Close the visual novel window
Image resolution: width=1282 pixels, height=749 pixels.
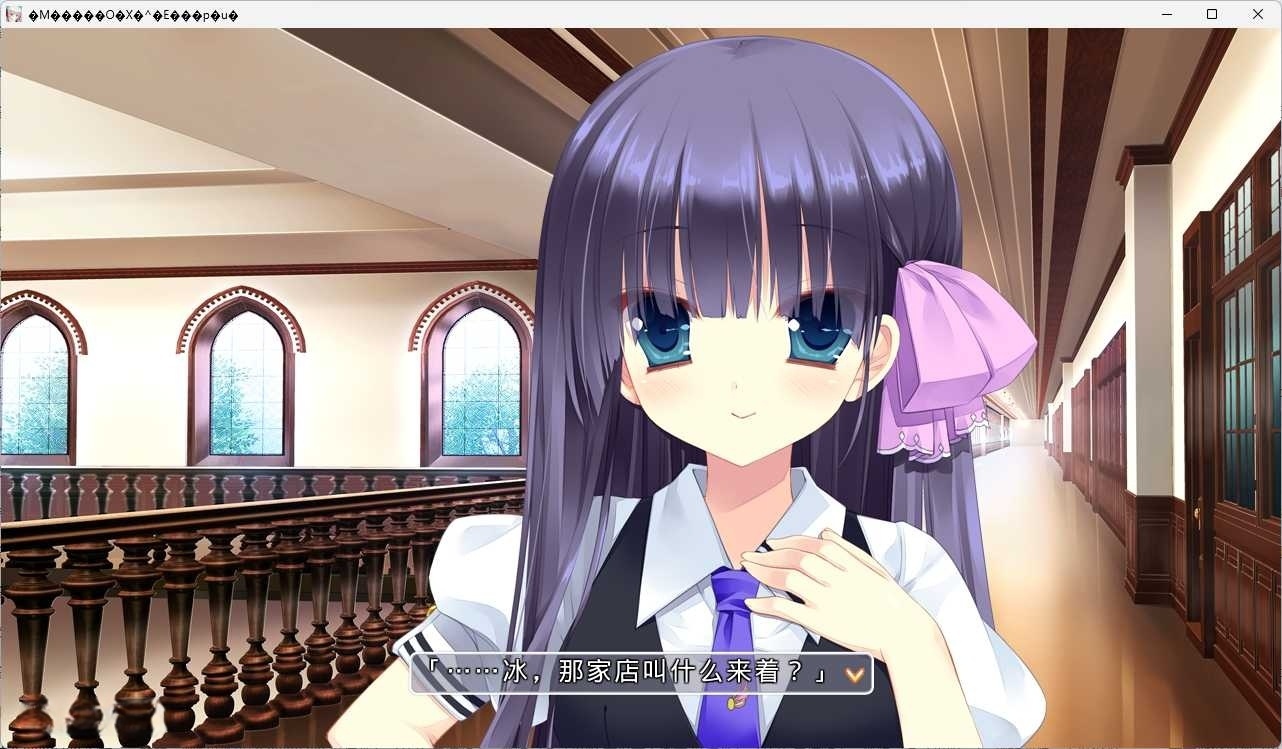pos(1257,14)
